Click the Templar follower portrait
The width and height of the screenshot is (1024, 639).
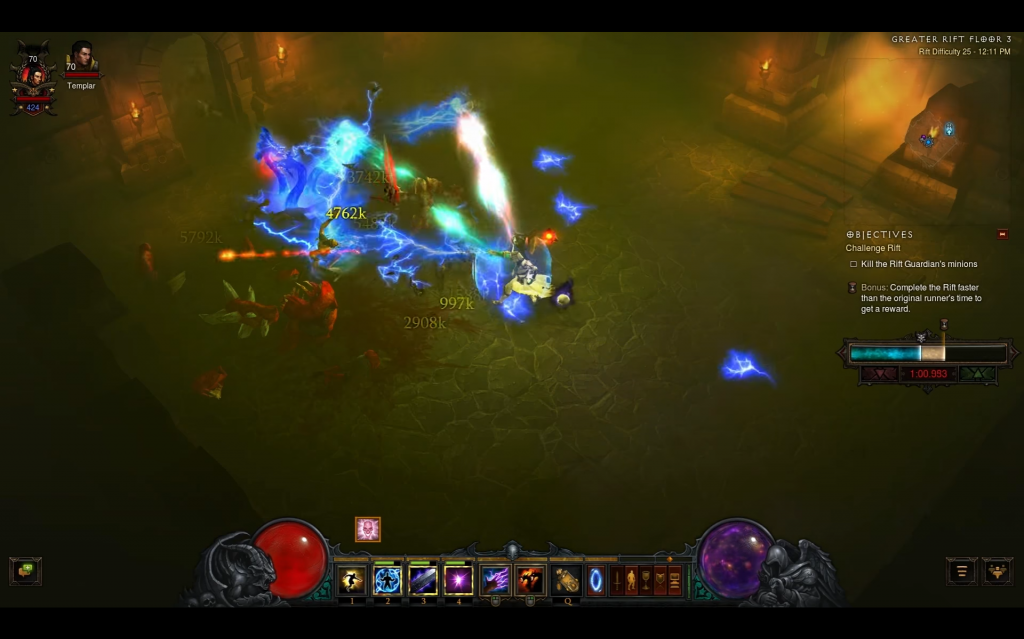click(x=81, y=56)
